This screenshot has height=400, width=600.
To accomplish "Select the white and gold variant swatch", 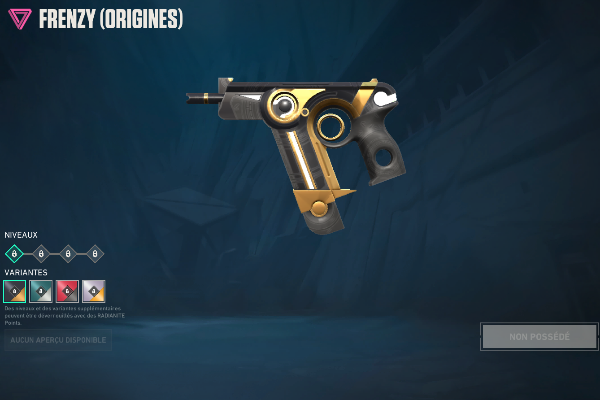I will point(93,291).
